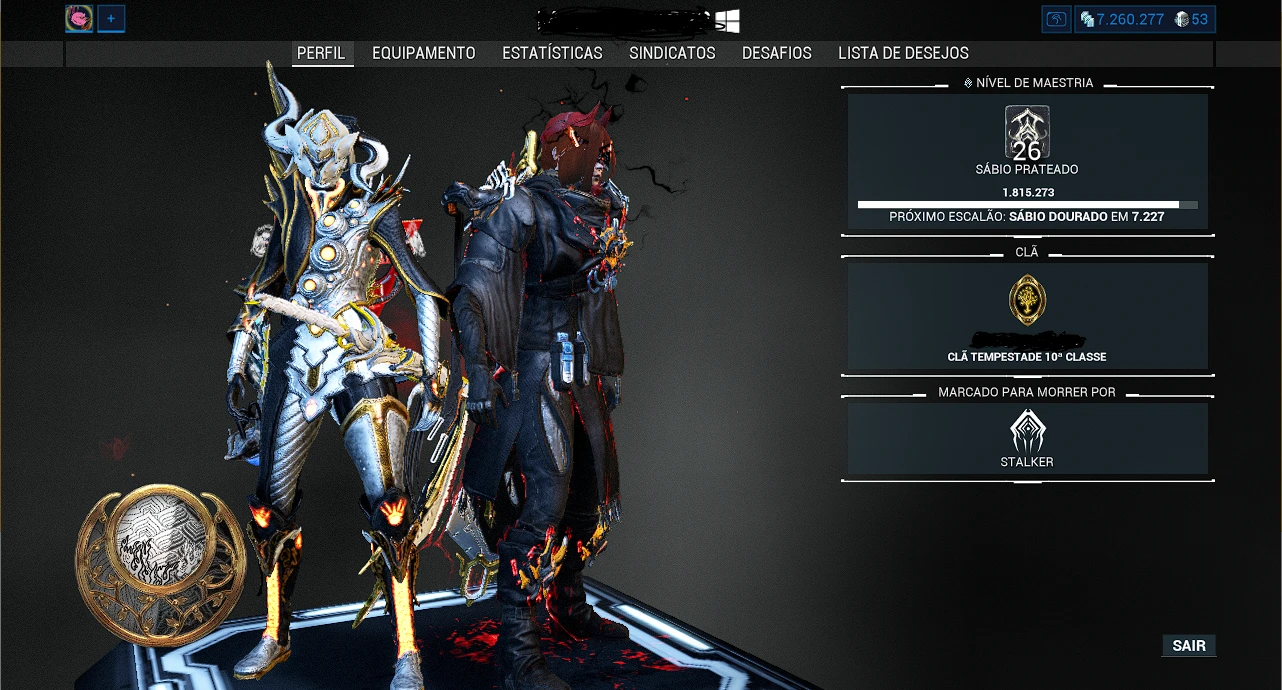Select the Stalker mark icon
1282x690 pixels.
click(x=1027, y=433)
